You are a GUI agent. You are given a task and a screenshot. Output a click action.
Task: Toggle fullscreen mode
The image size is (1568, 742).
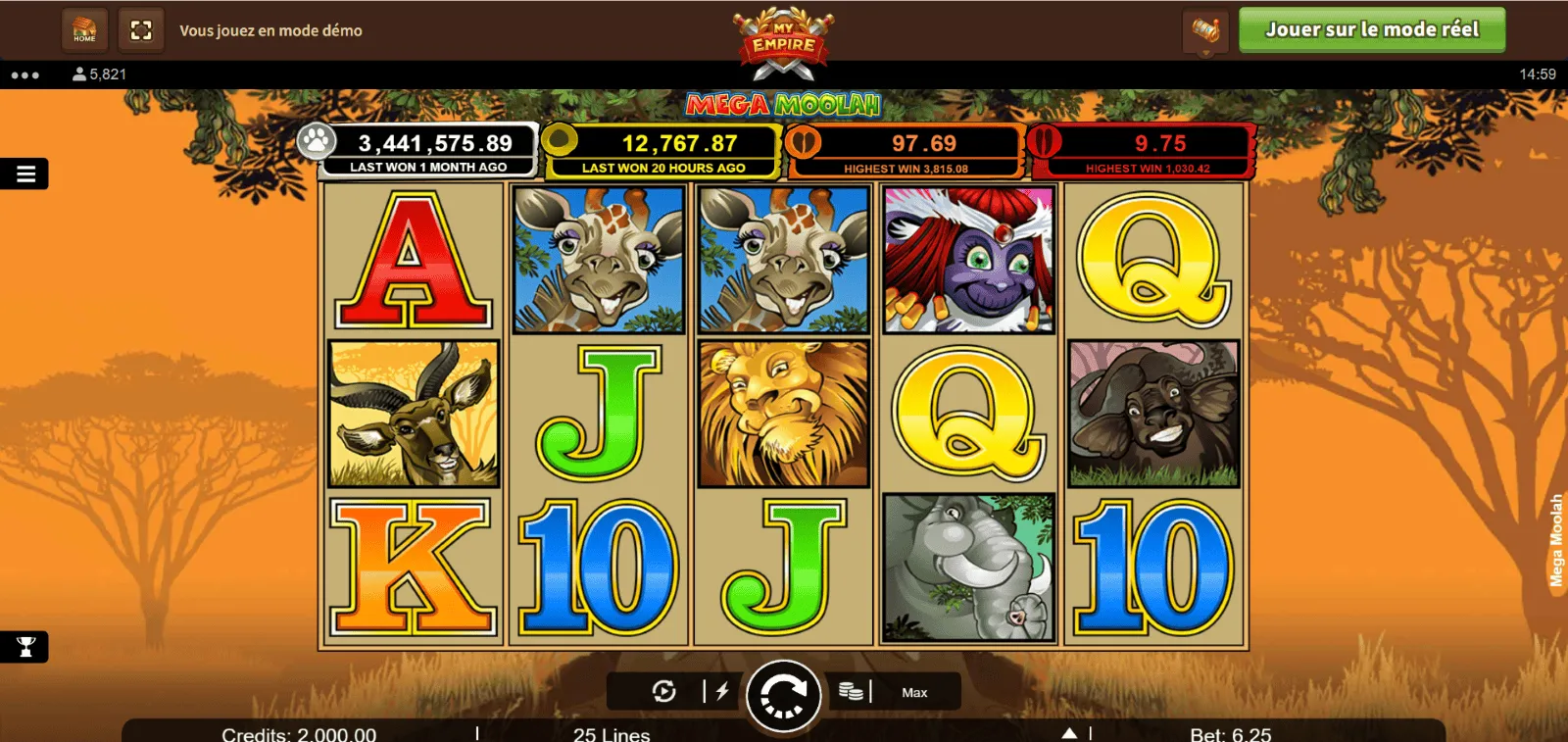[x=141, y=30]
